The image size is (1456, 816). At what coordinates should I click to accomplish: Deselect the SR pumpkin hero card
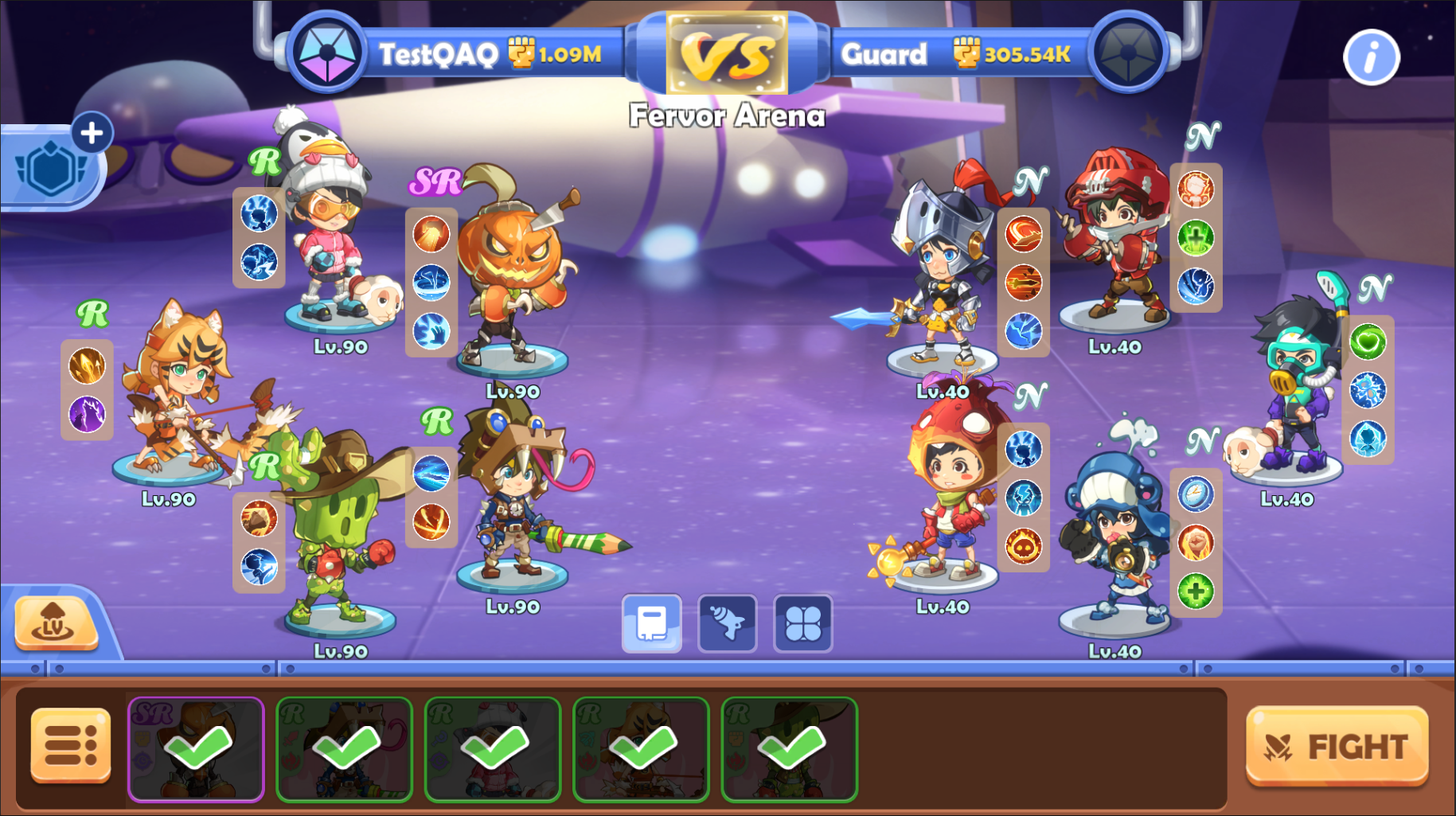(196, 748)
